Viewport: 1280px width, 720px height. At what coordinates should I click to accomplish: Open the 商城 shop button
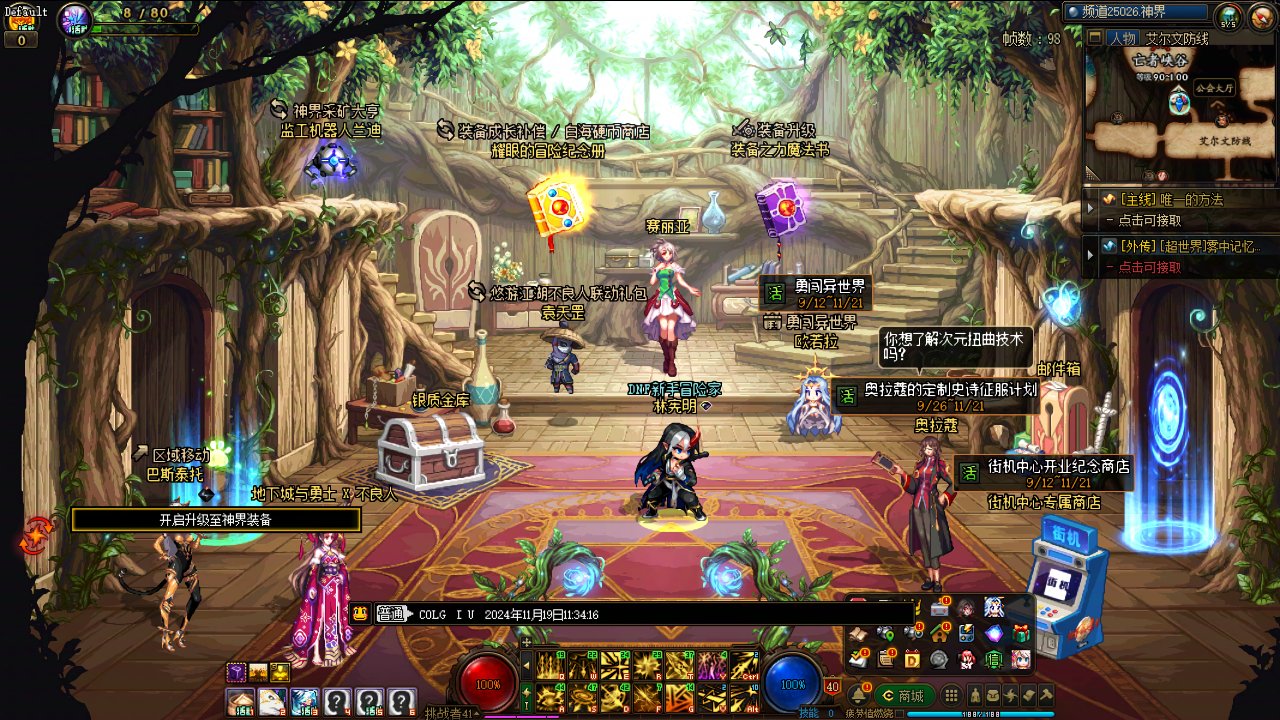[x=904, y=696]
